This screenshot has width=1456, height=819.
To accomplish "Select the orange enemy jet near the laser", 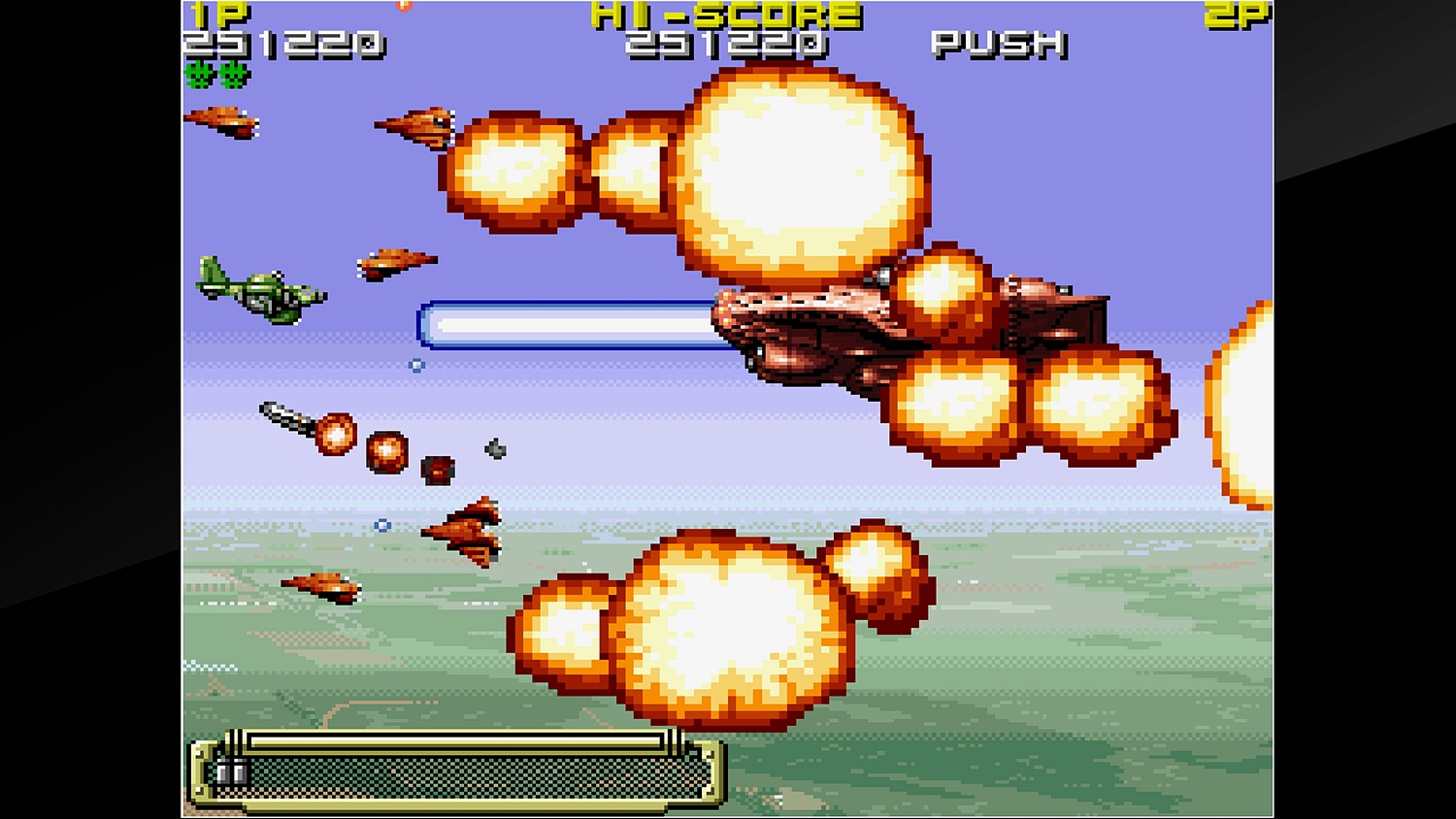I will [398, 264].
